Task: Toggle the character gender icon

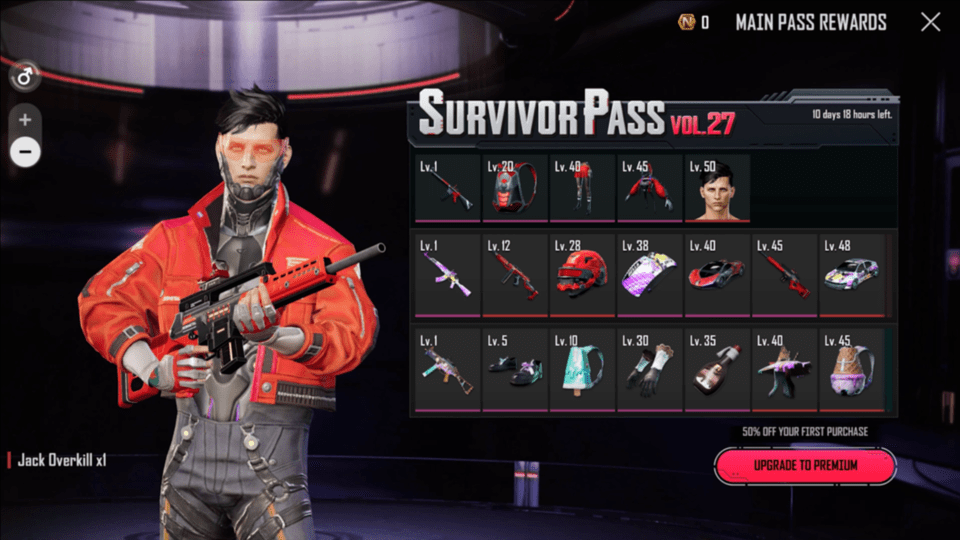Action: 24,76
